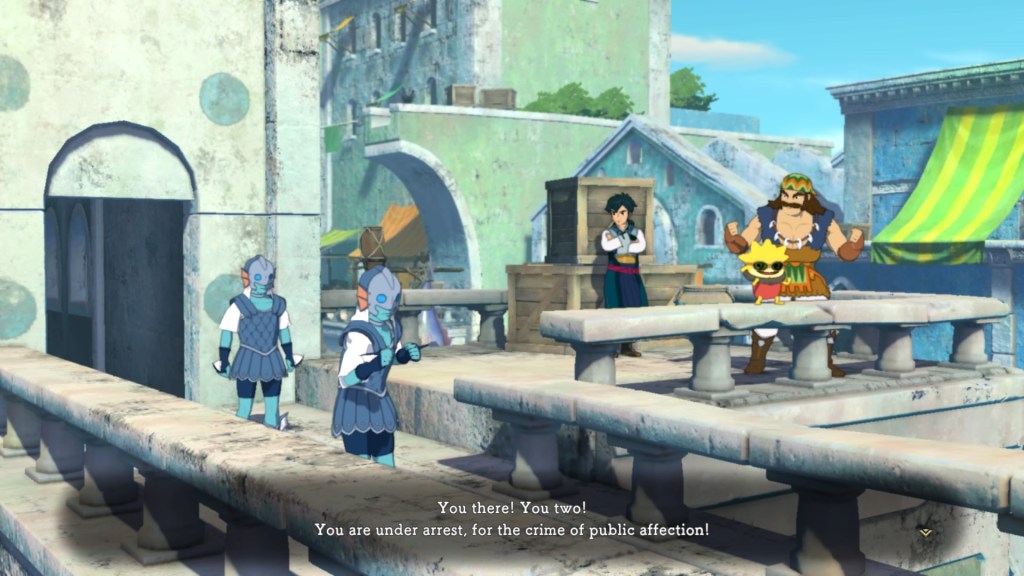This screenshot has width=1024, height=576.
Task: Advance dialogue with the gold down-arrow indicator
Action: click(925, 533)
